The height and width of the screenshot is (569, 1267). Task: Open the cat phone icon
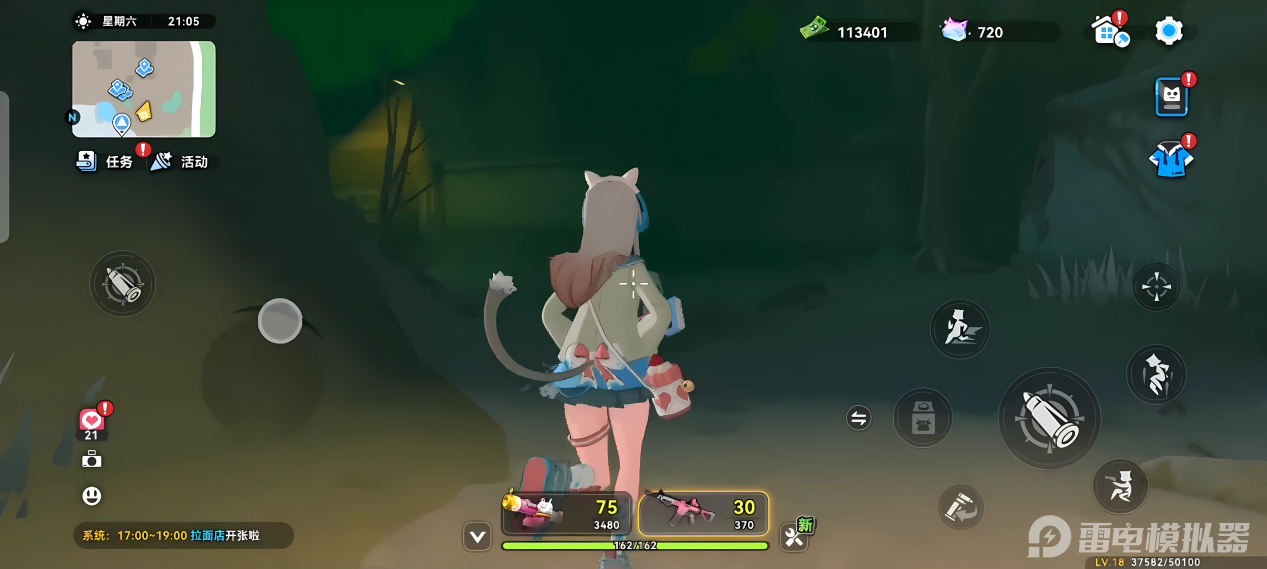click(x=1171, y=97)
